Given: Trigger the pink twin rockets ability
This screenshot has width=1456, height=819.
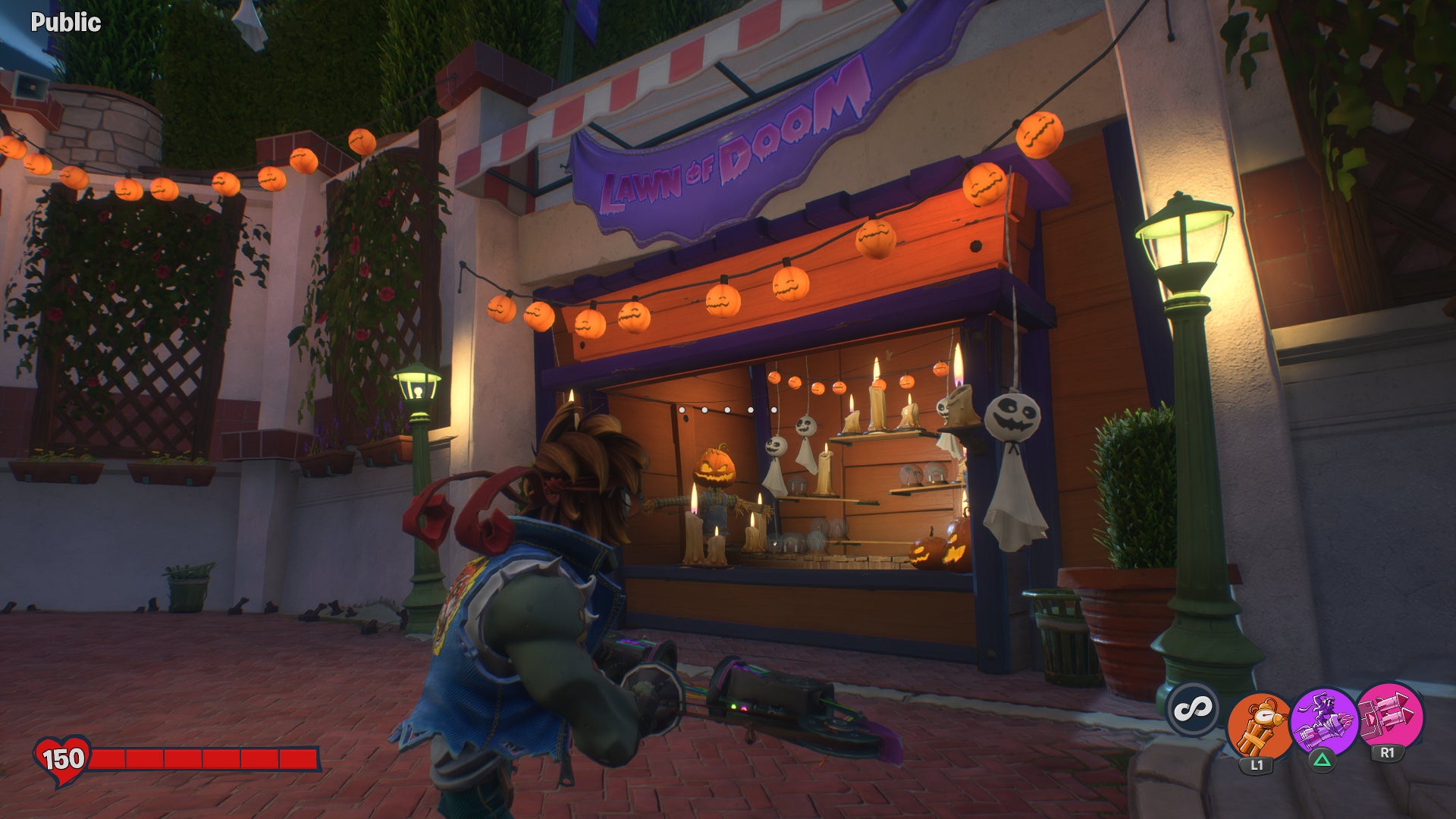Looking at the screenshot, I should (x=1389, y=717).
